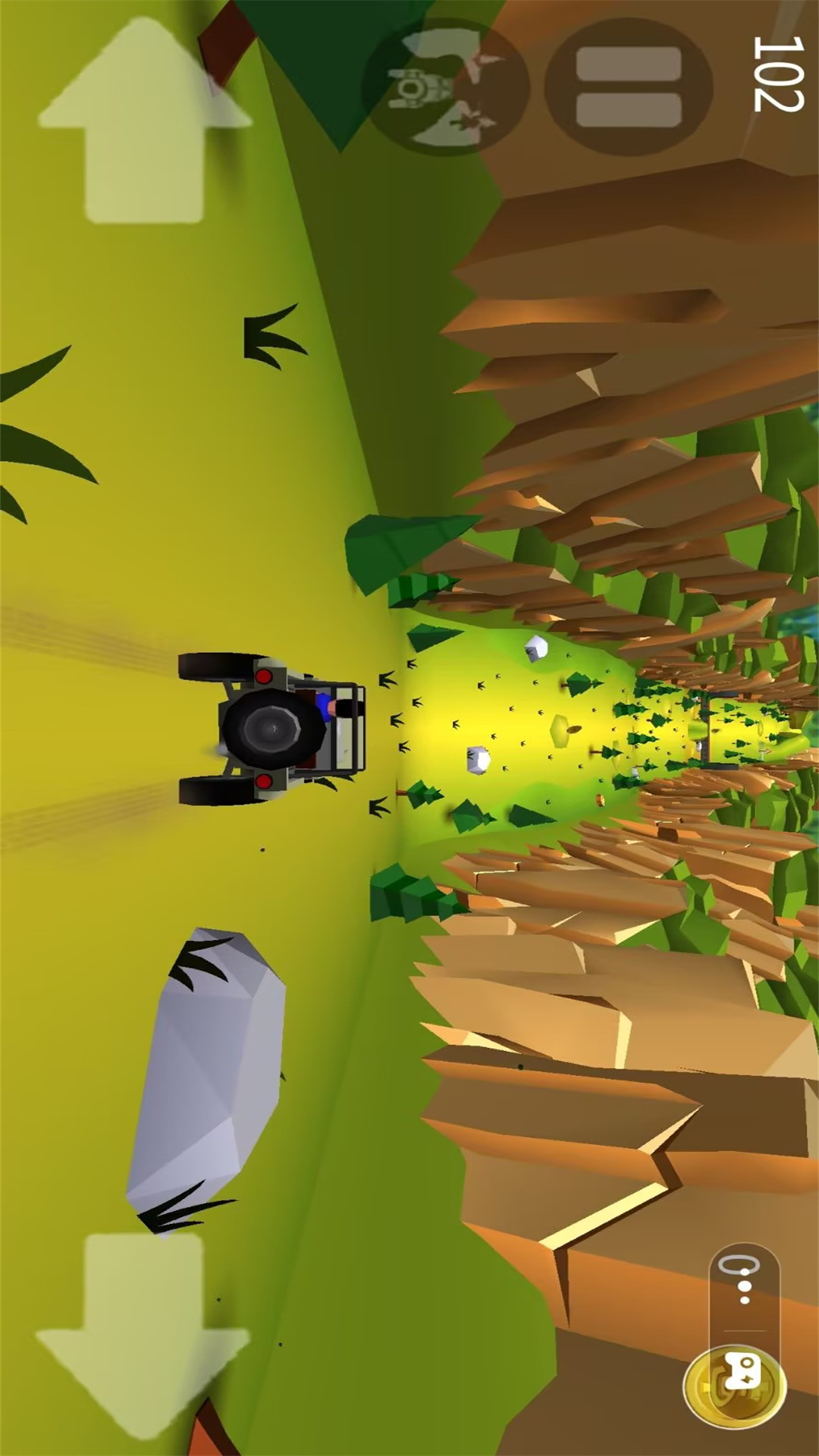Steer using the downward-pointing arrow button
This screenshot has height=1456, width=819.
point(143,1333)
